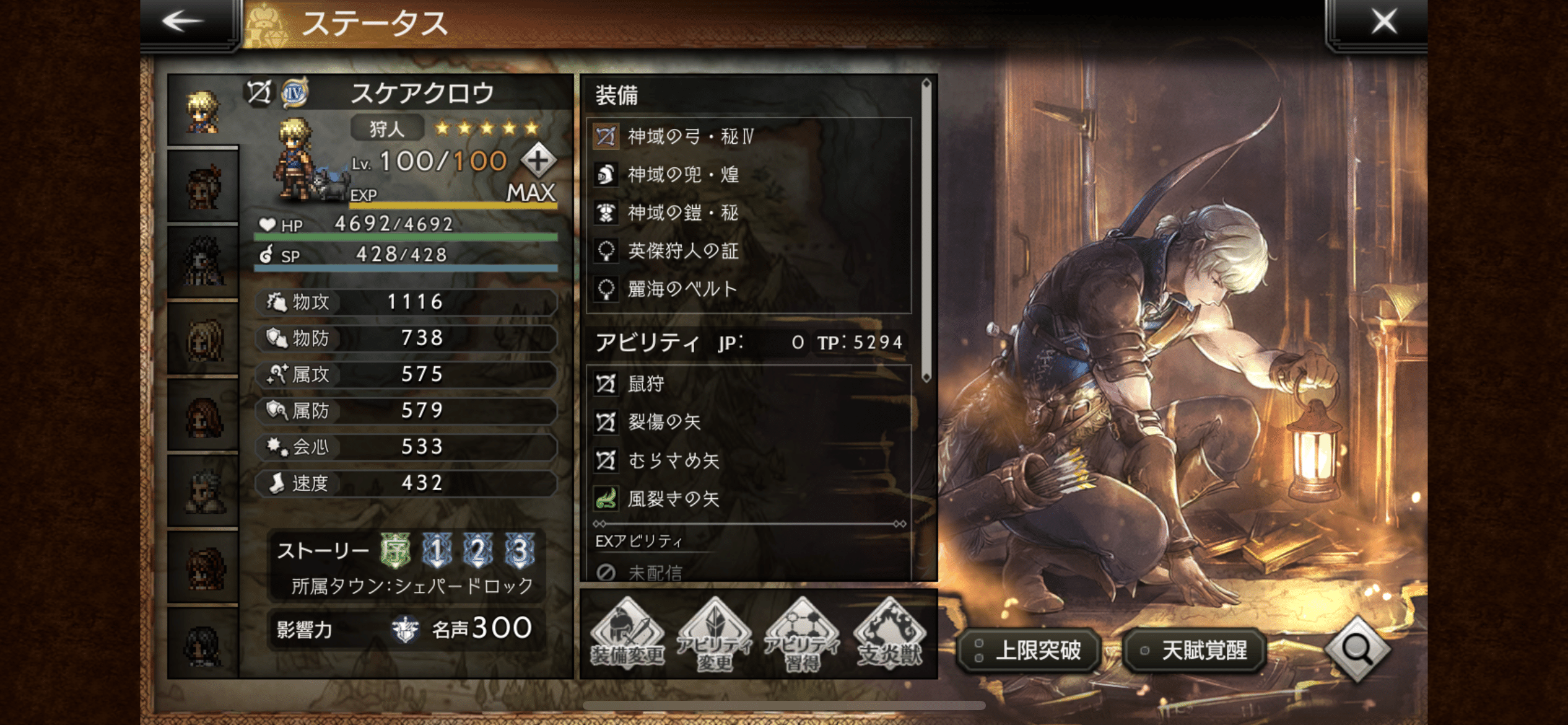Go back using the arrow button

183,22
